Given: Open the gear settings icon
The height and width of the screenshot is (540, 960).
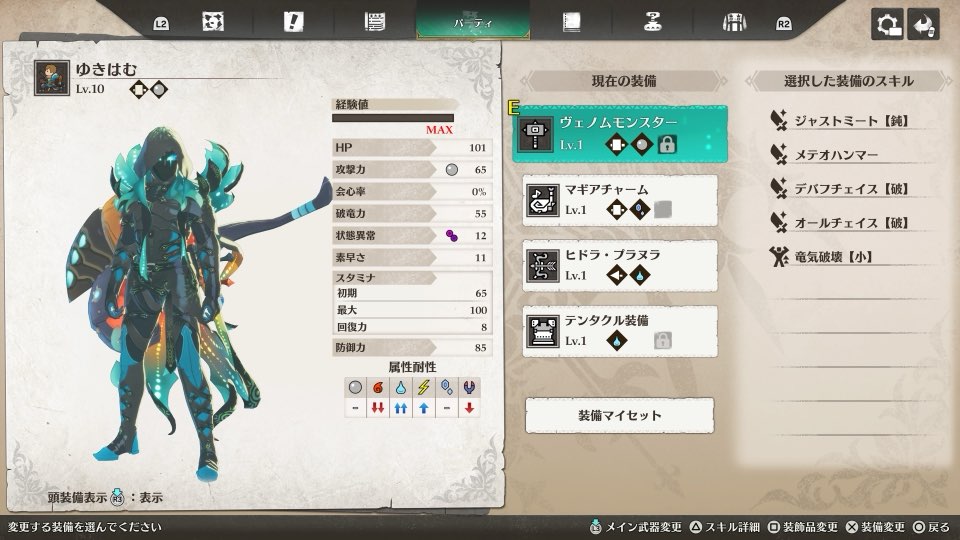Looking at the screenshot, I should (x=887, y=24).
